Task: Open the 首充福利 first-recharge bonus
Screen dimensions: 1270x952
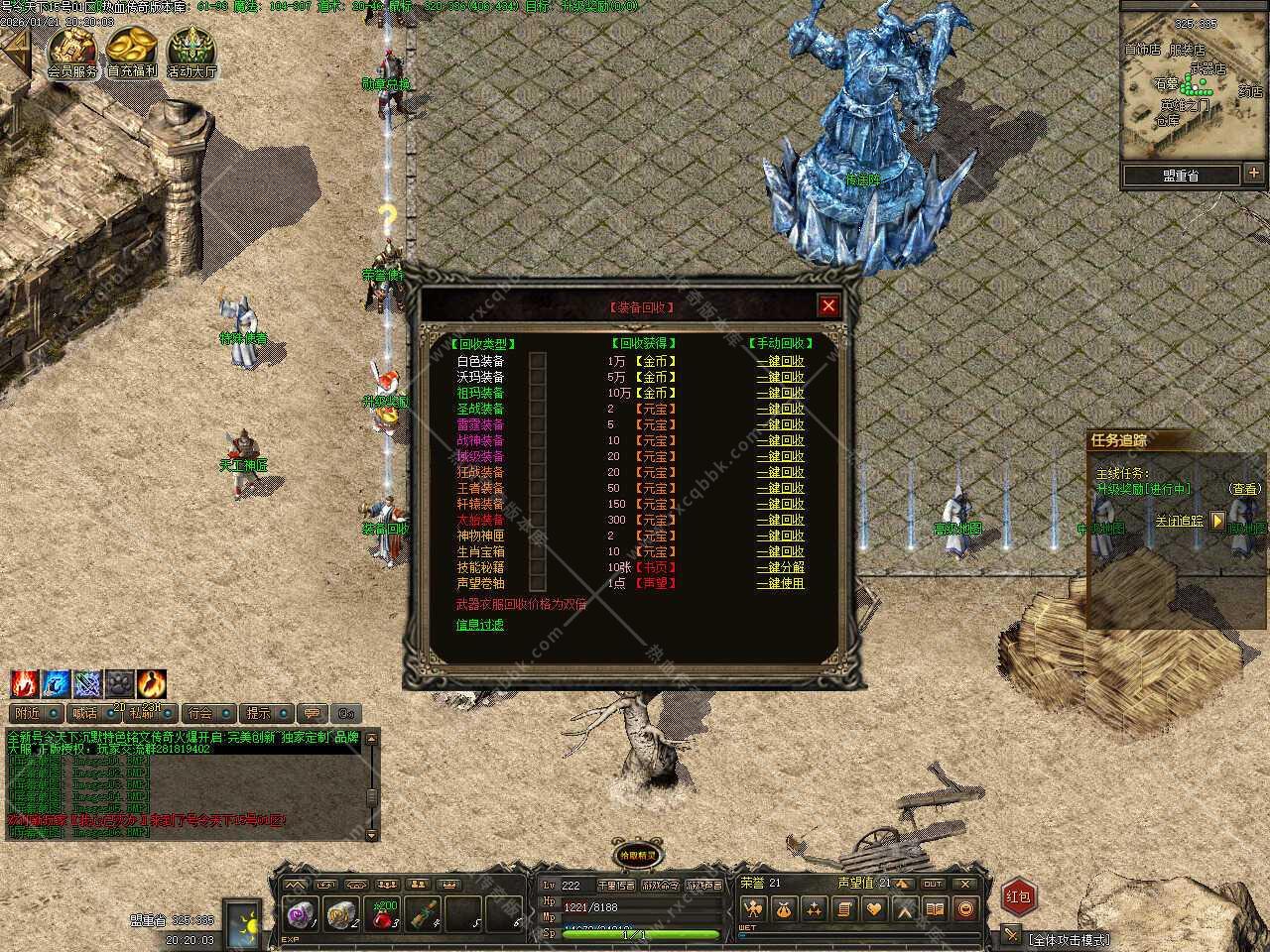Action: [x=132, y=52]
